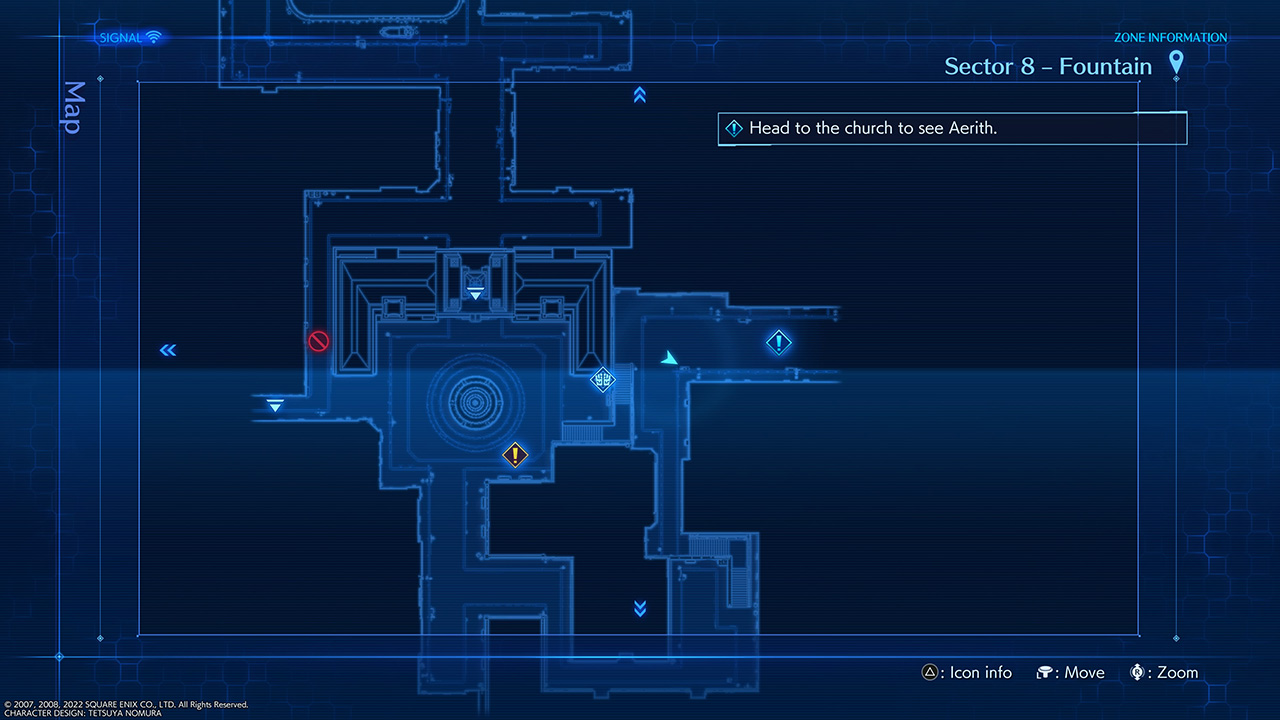Click the yellow caution diamond south of the fountain plaza
Screen dimensions: 1280x720
pos(515,455)
